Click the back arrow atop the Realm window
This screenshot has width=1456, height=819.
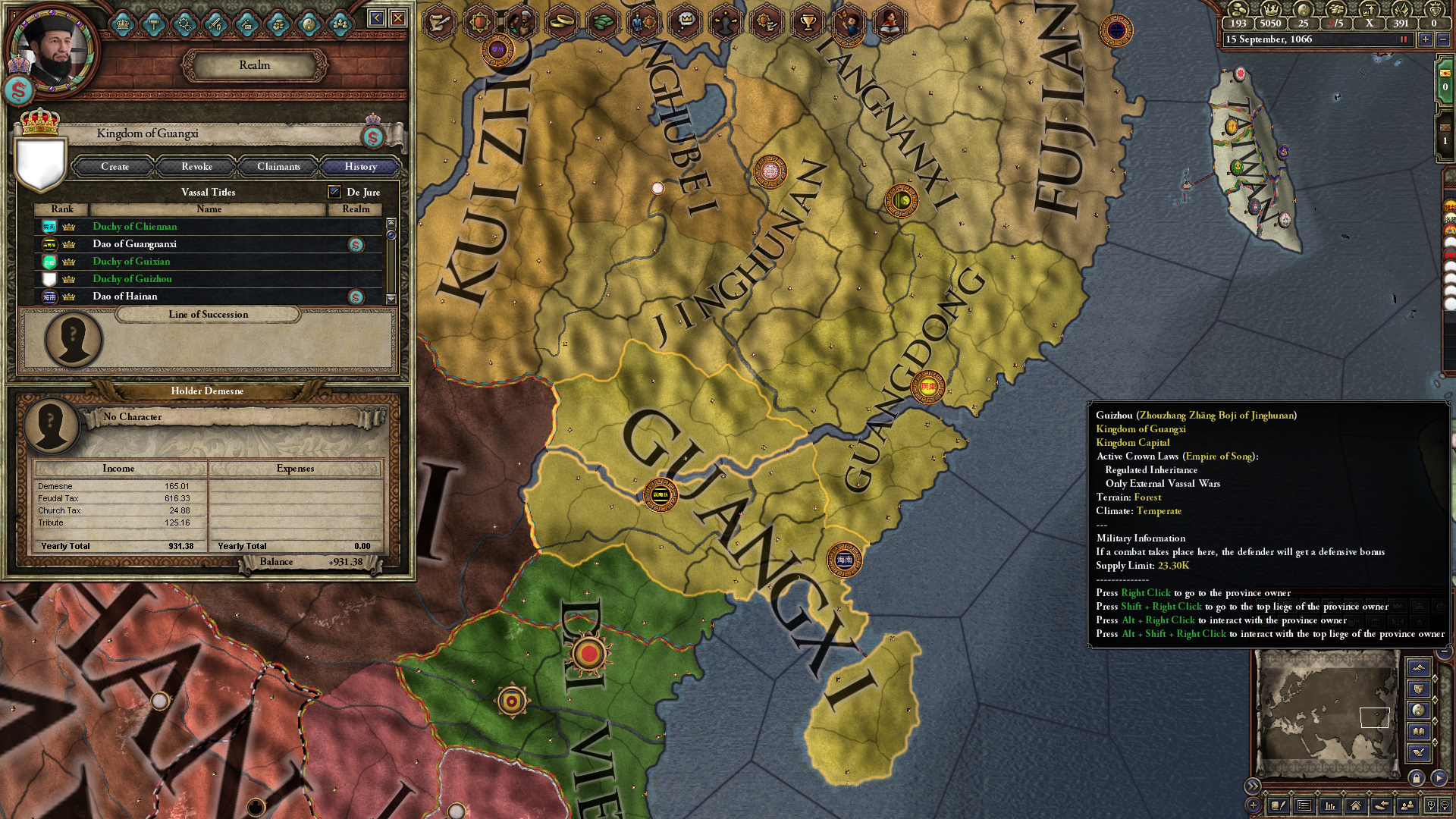click(377, 21)
